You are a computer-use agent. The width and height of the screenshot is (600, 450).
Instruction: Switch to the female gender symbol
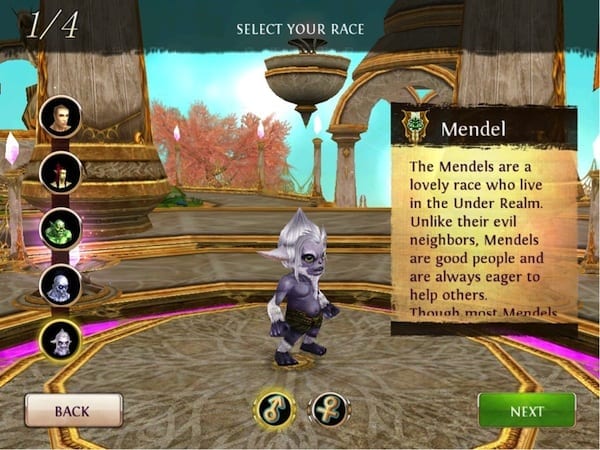[x=328, y=408]
